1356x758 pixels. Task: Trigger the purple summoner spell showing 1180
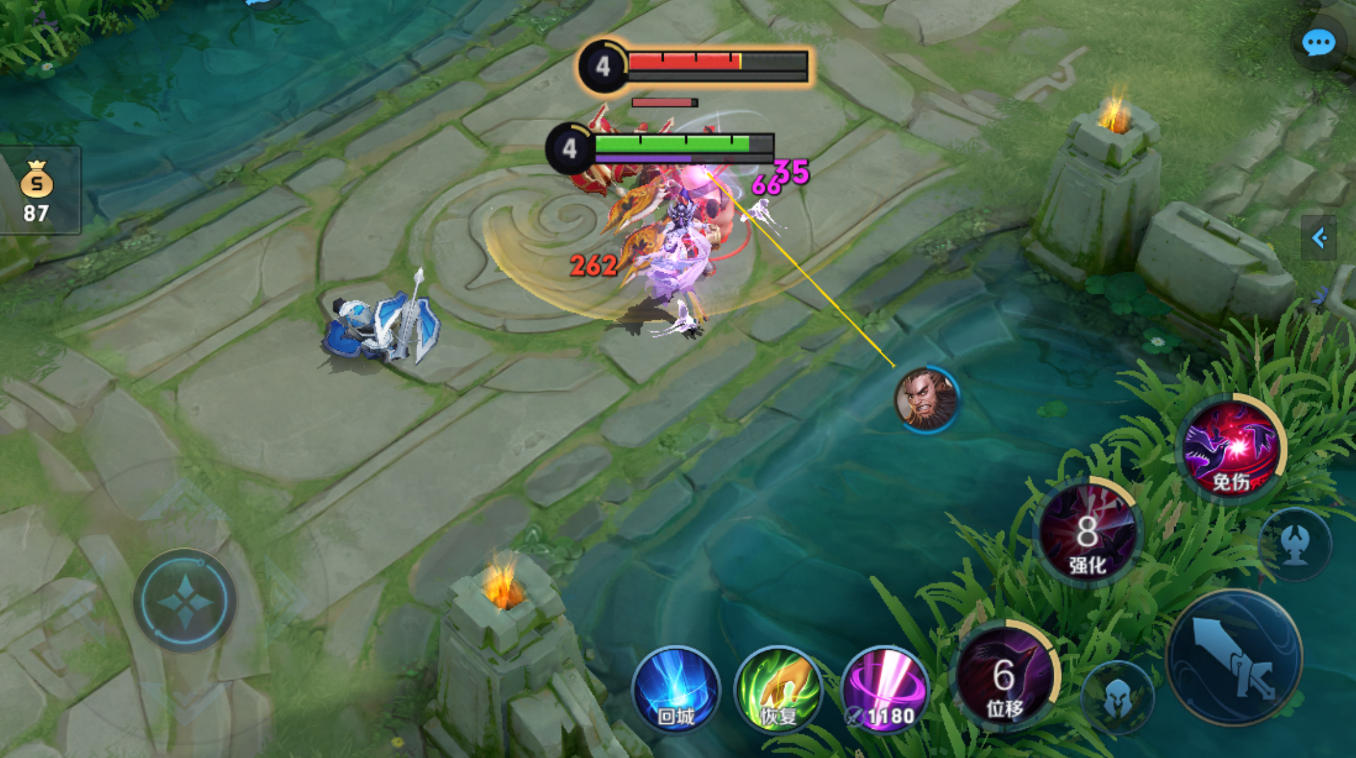coord(885,691)
